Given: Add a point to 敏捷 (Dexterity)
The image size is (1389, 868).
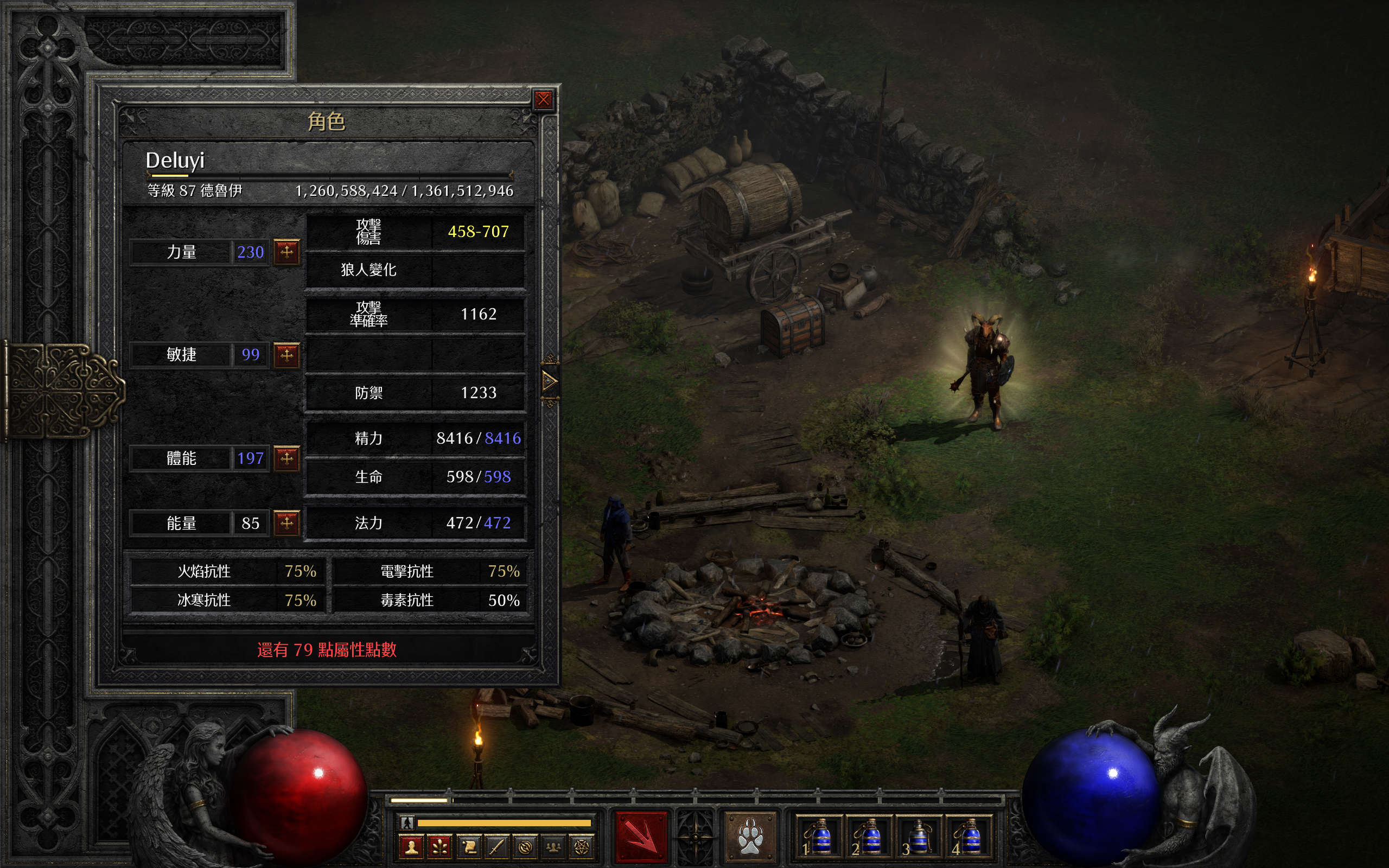Looking at the screenshot, I should point(286,355).
